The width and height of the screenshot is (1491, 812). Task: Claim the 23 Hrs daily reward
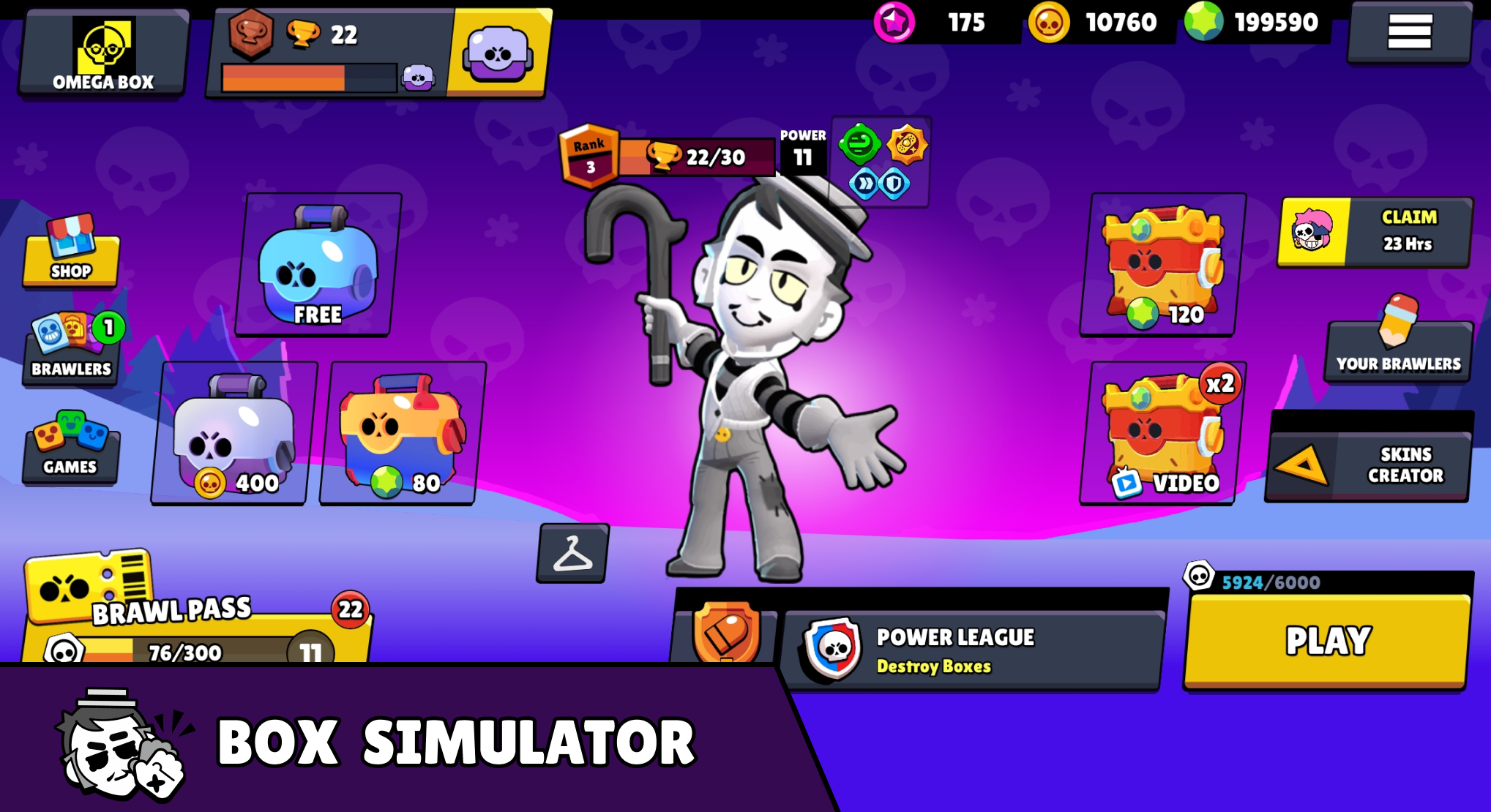click(x=1375, y=233)
